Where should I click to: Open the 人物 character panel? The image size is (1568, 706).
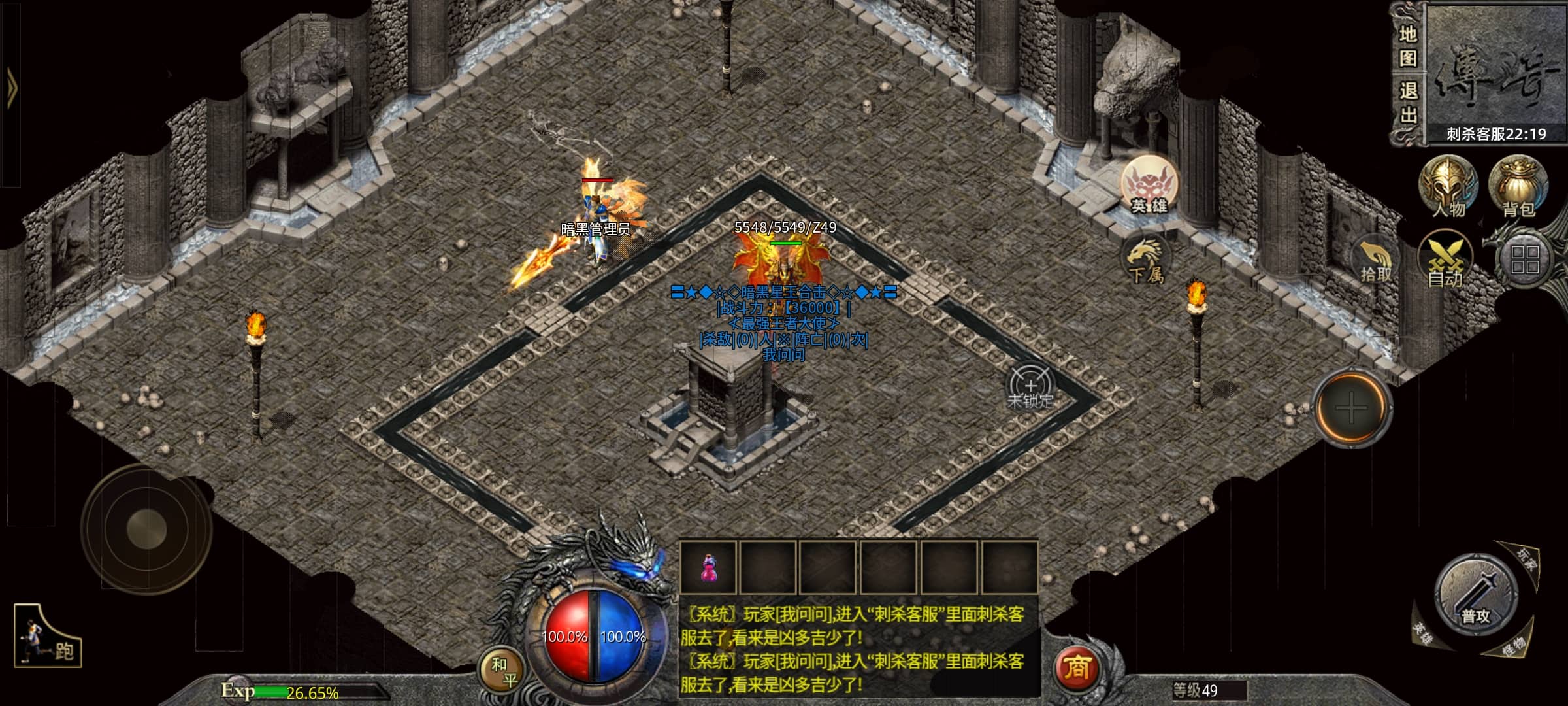point(1448,187)
